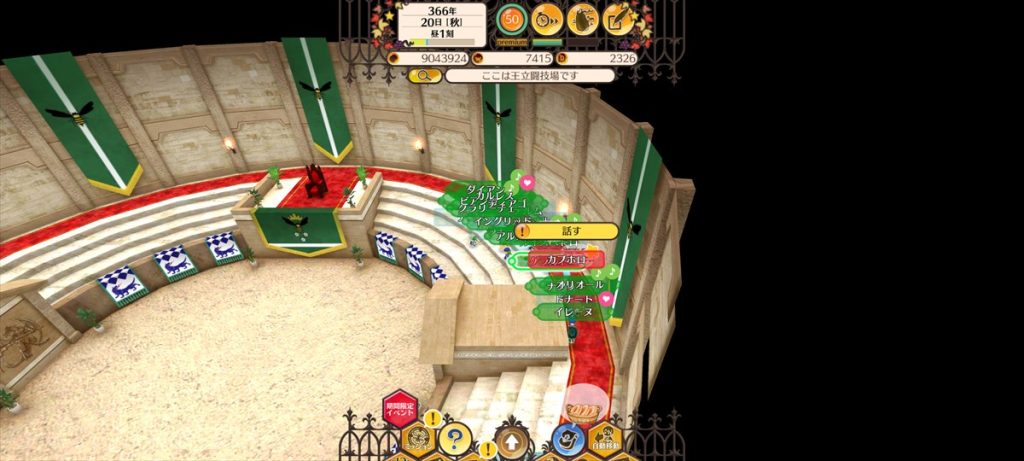The height and width of the screenshot is (461, 1024).
Task: Activate the clock fast-forward icon
Action: (546, 19)
